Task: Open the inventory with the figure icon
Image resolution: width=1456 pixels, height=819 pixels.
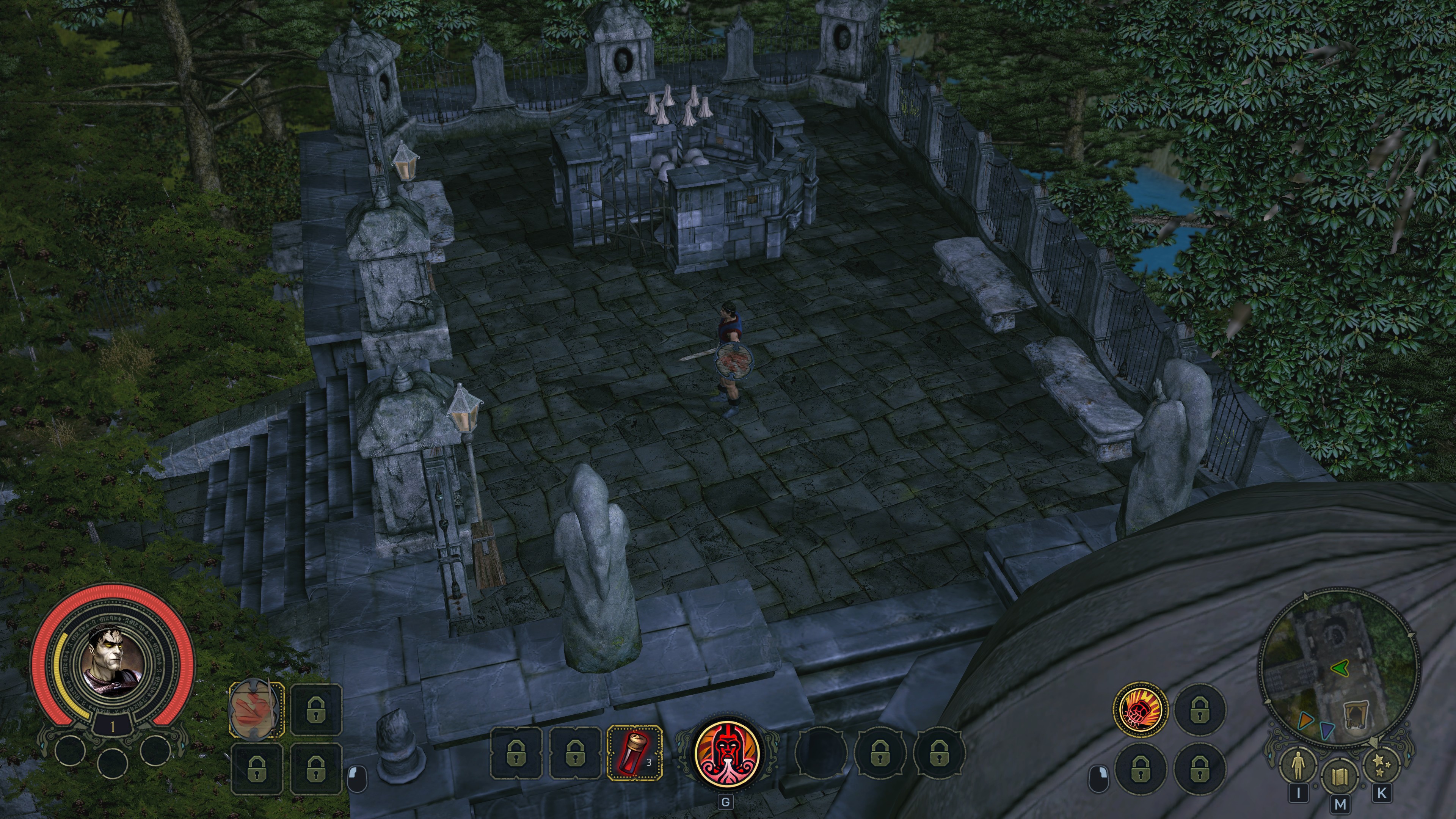Action: (x=1298, y=765)
